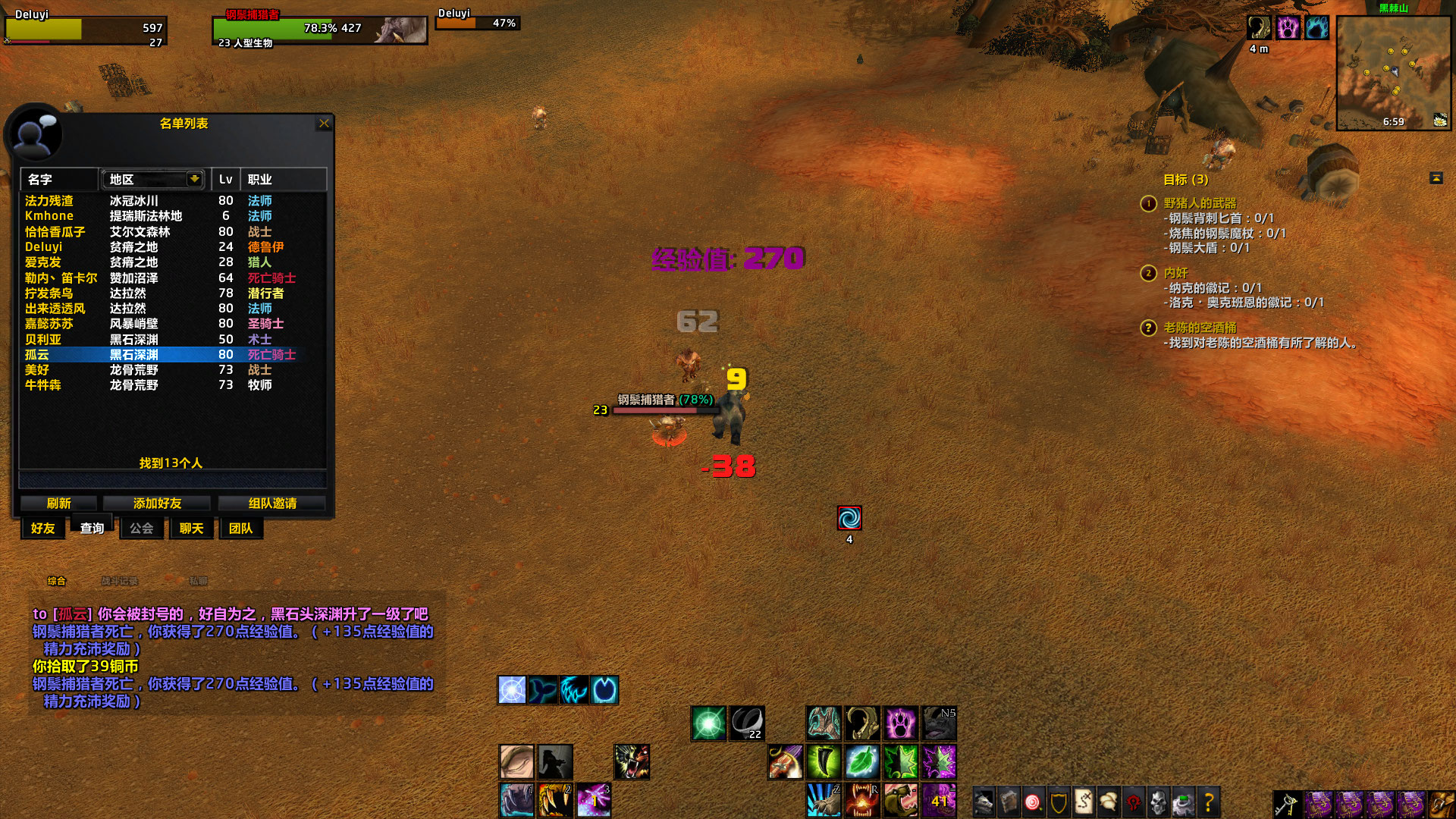Switch to the 综合 chat tab
Image resolution: width=1456 pixels, height=819 pixels.
click(x=57, y=581)
